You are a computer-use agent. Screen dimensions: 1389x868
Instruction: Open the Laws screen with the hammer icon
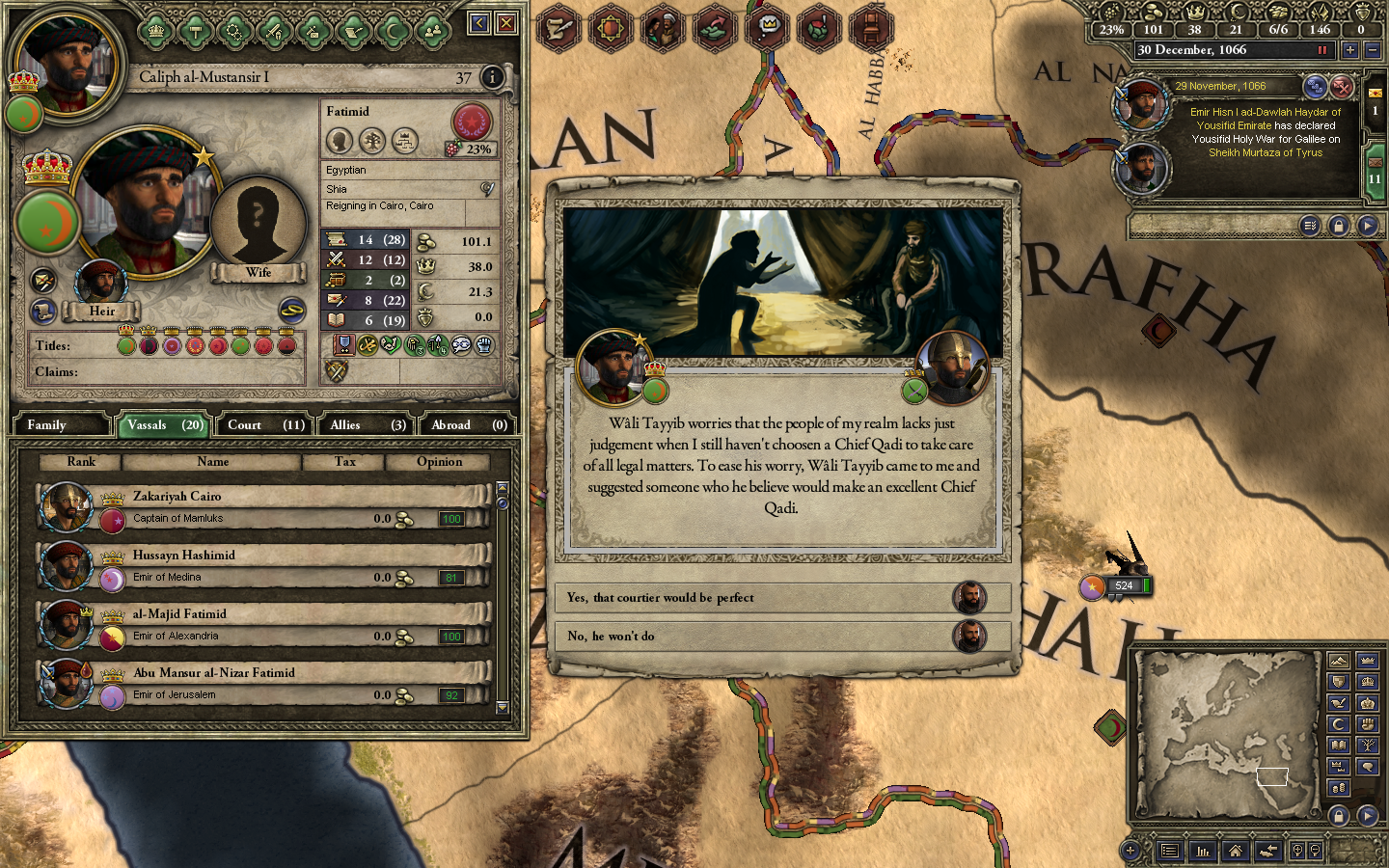[x=195, y=30]
